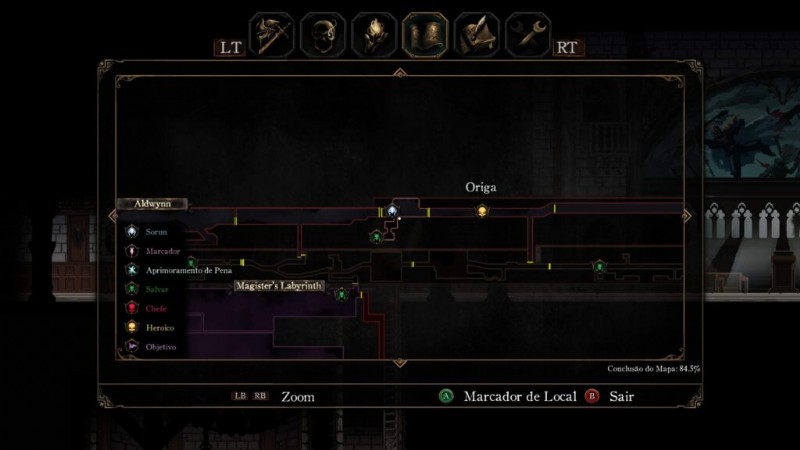Select the Magister's Labyrinth area label
This screenshot has width=800, height=450.
(279, 286)
